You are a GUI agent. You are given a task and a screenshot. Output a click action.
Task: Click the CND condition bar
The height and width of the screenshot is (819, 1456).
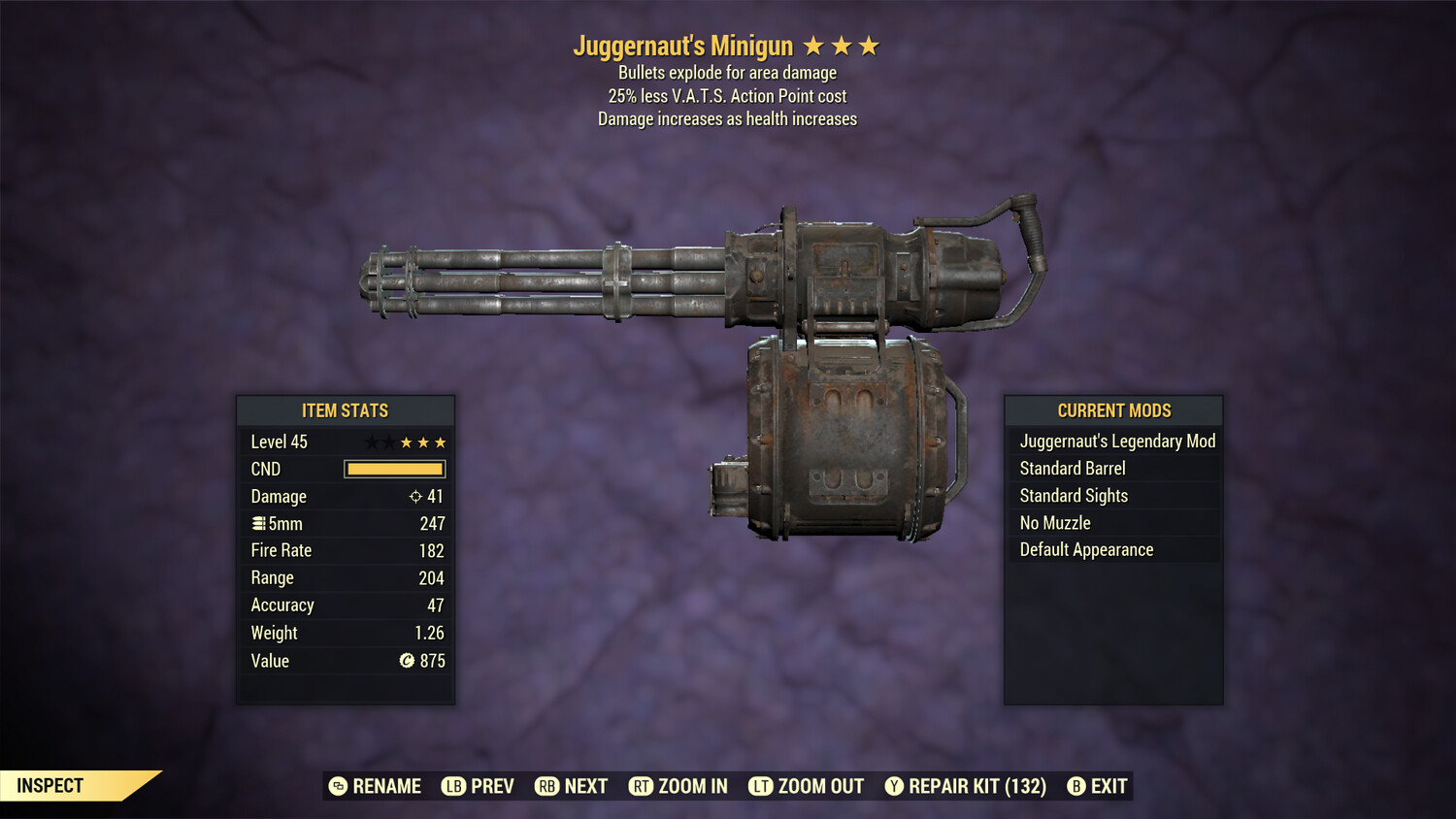(394, 469)
